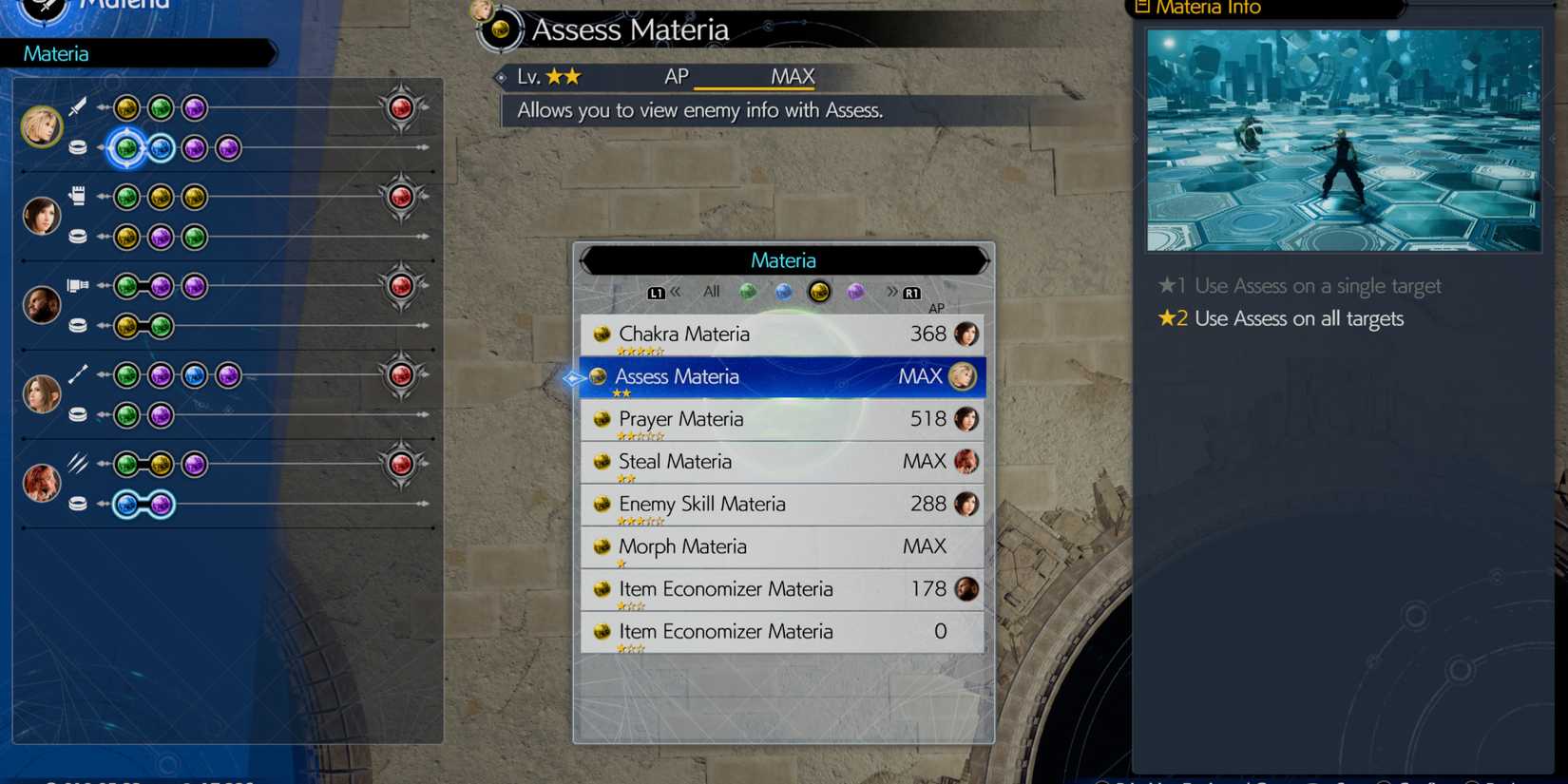Select Tifa's character portrait
This screenshot has height=784, width=1568.
click(43, 214)
